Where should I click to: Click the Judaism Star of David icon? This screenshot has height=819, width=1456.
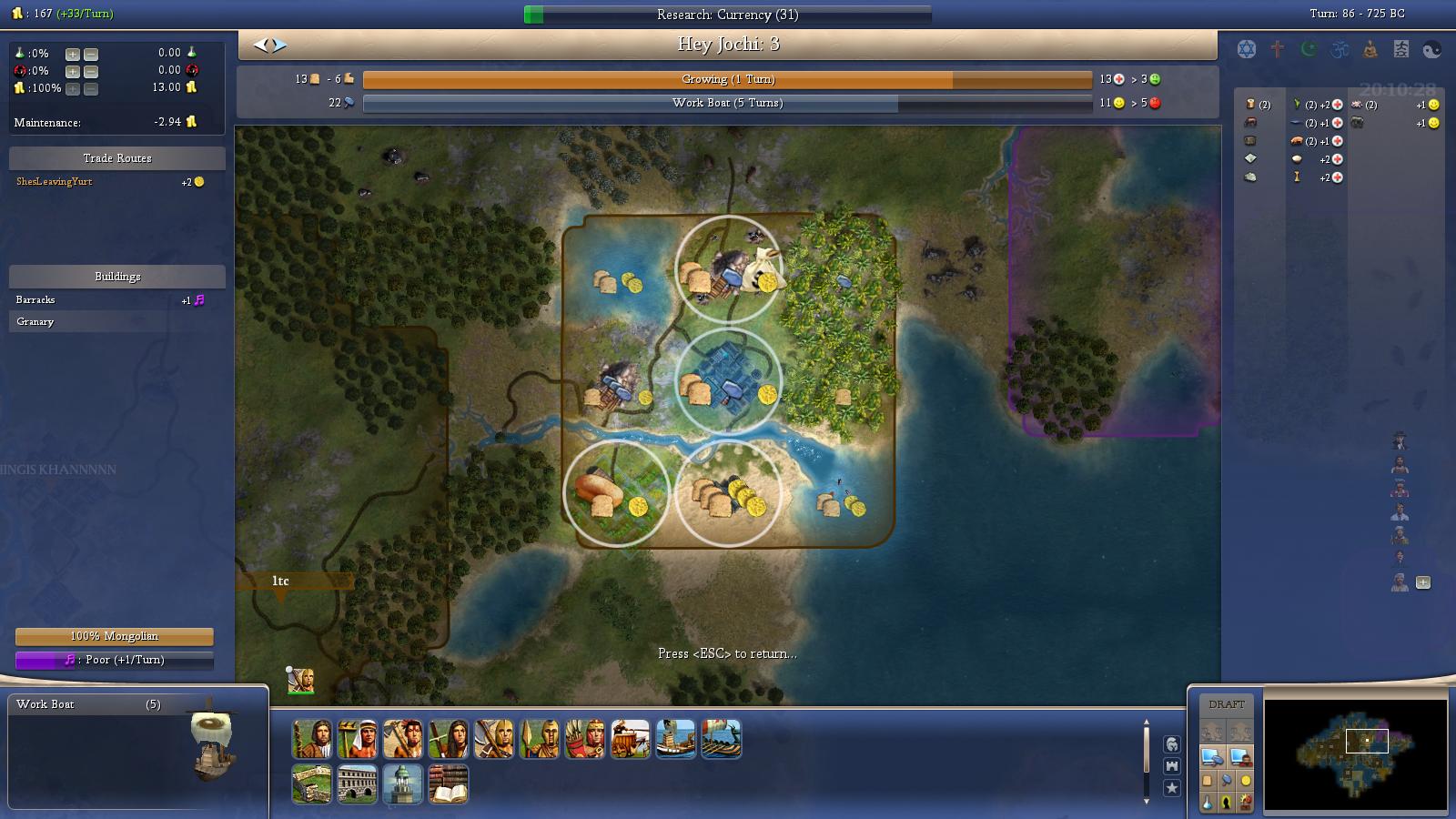point(1245,47)
